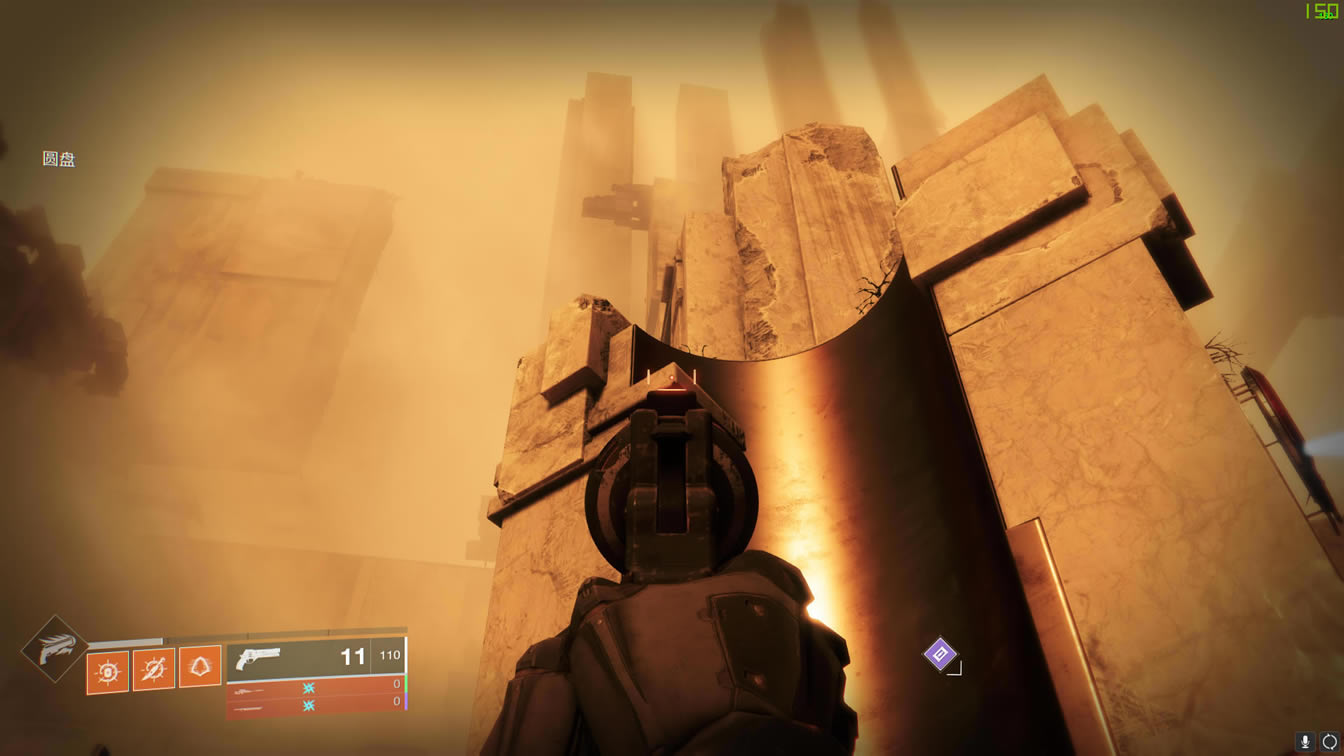Viewport: 1344px width, 756px height.
Task: Click the purple diamond objective waypoint
Action: tap(939, 654)
